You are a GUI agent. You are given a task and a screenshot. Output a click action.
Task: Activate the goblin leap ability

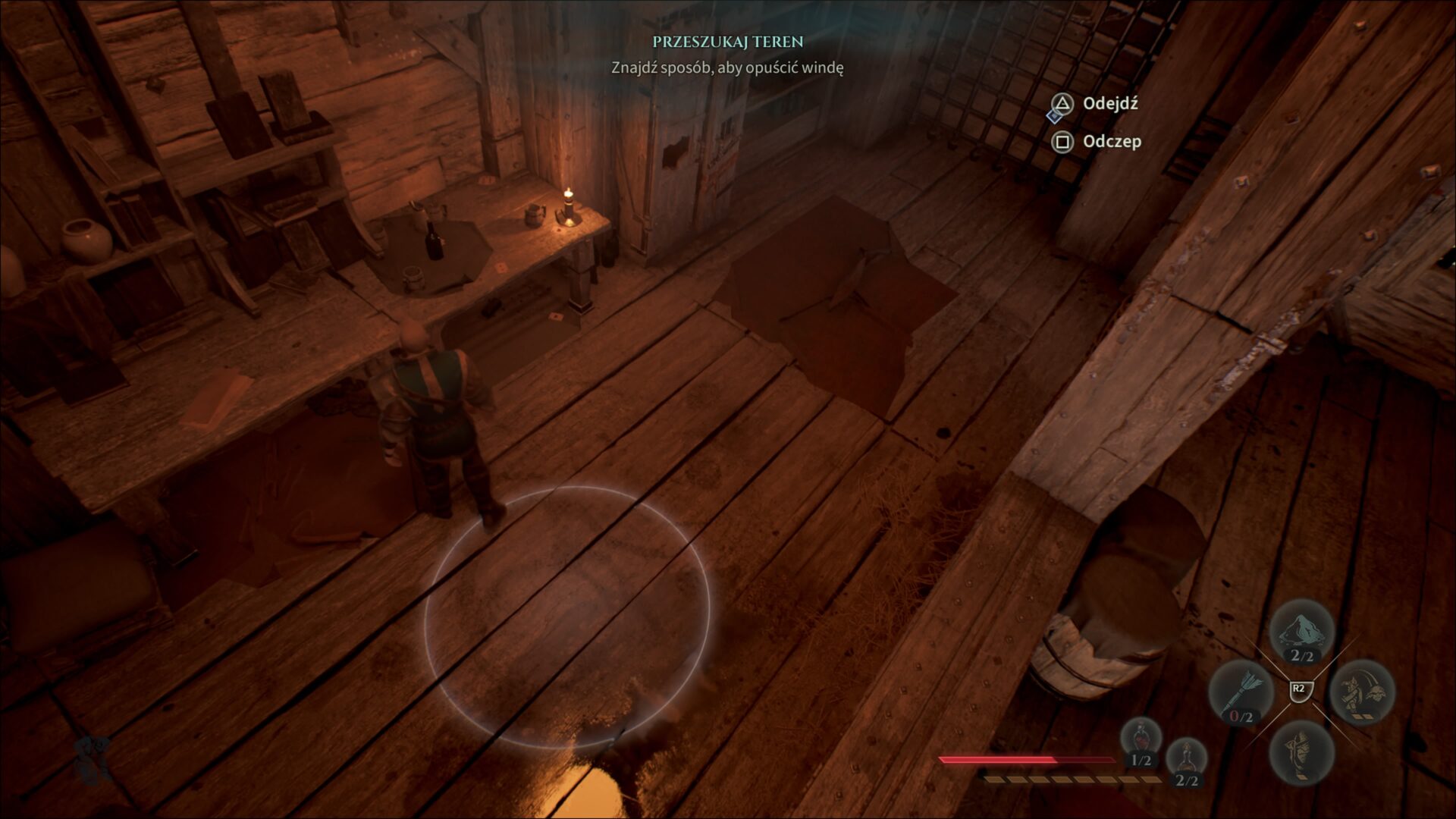click(1362, 692)
